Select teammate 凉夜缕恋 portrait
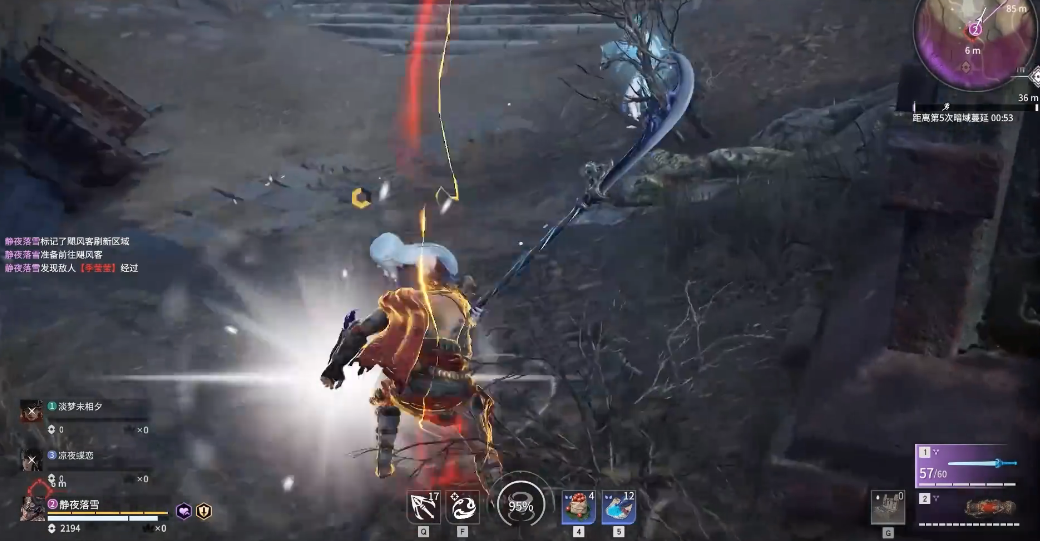Viewport: 1040px width, 541px height. point(31,459)
